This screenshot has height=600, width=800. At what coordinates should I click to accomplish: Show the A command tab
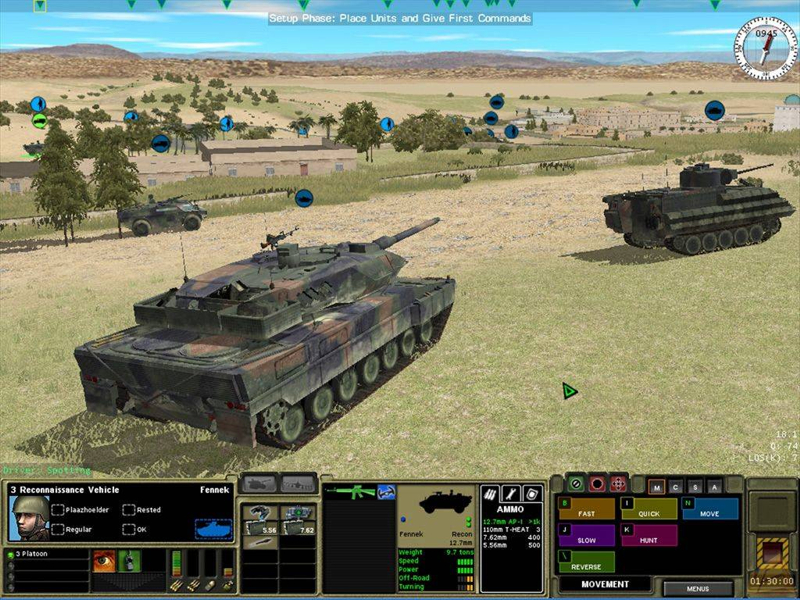coord(714,487)
